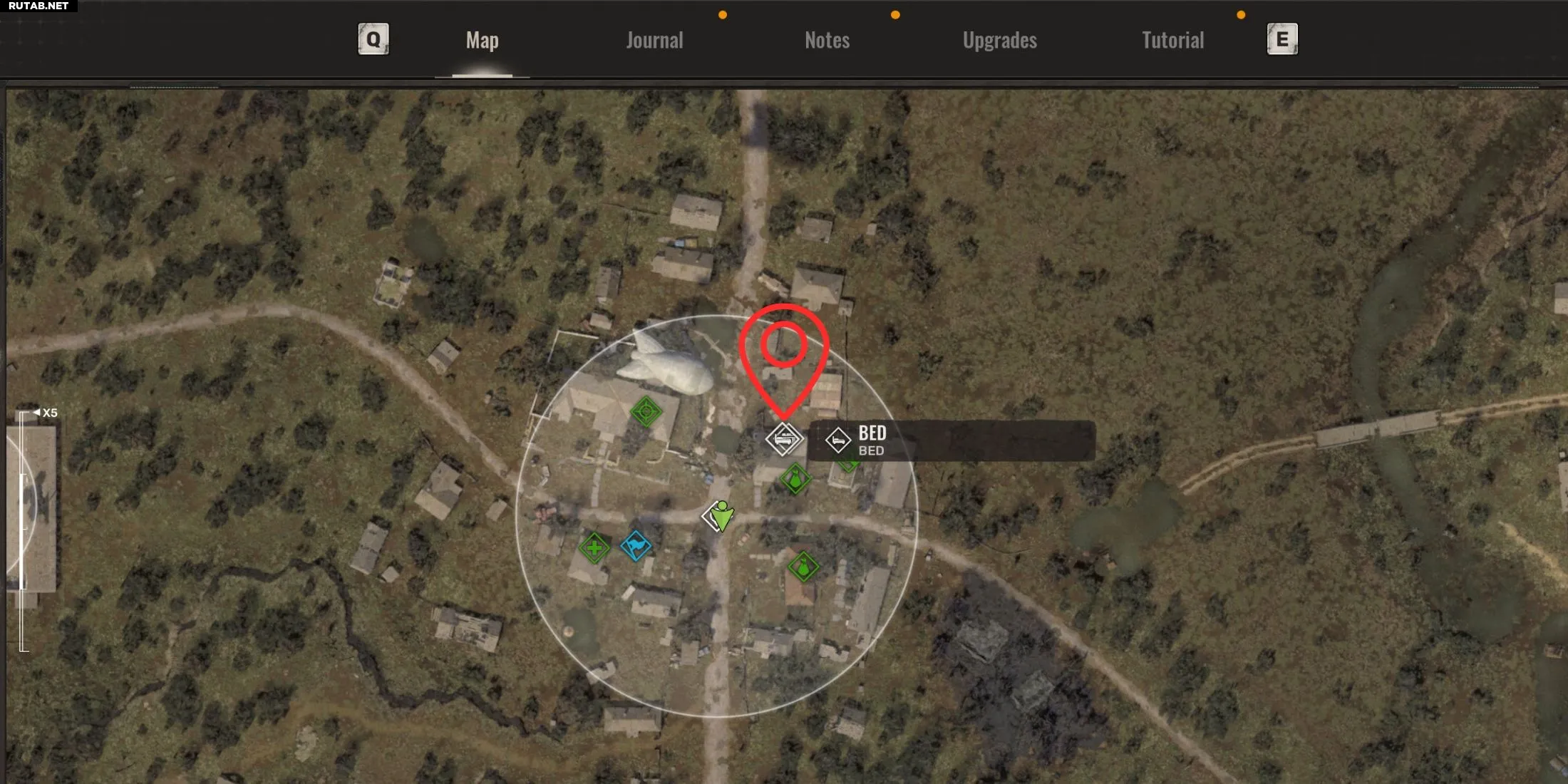Switch to the Journal tab

point(654,40)
